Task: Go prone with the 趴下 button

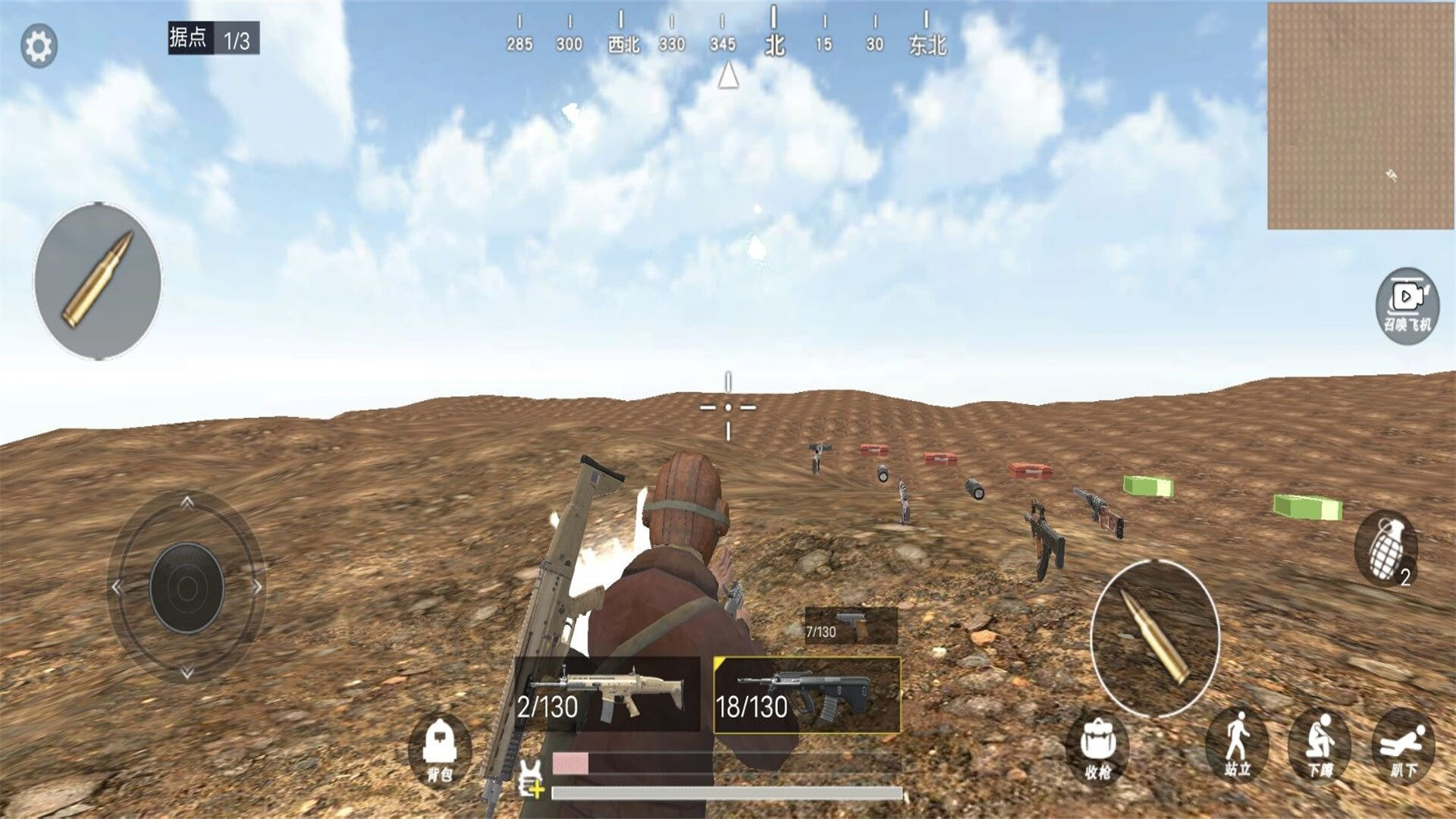Action: click(1403, 746)
